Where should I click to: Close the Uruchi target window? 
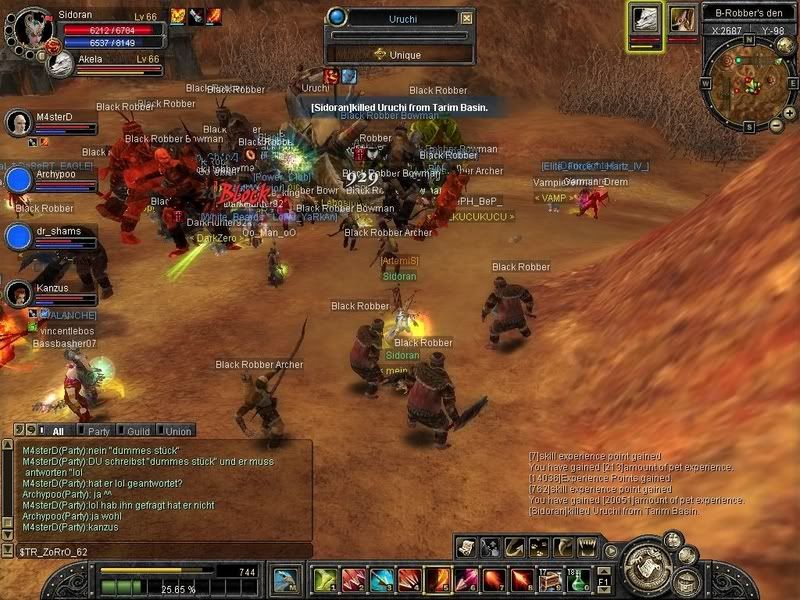coord(467,18)
